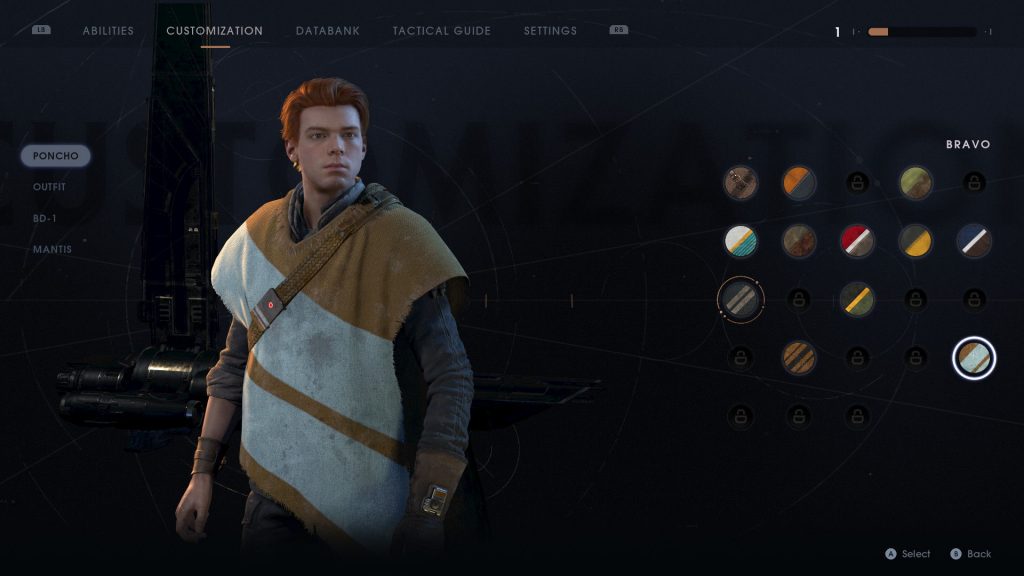Open the Customization tab
Viewport: 1024px width, 576px height.
click(x=214, y=31)
